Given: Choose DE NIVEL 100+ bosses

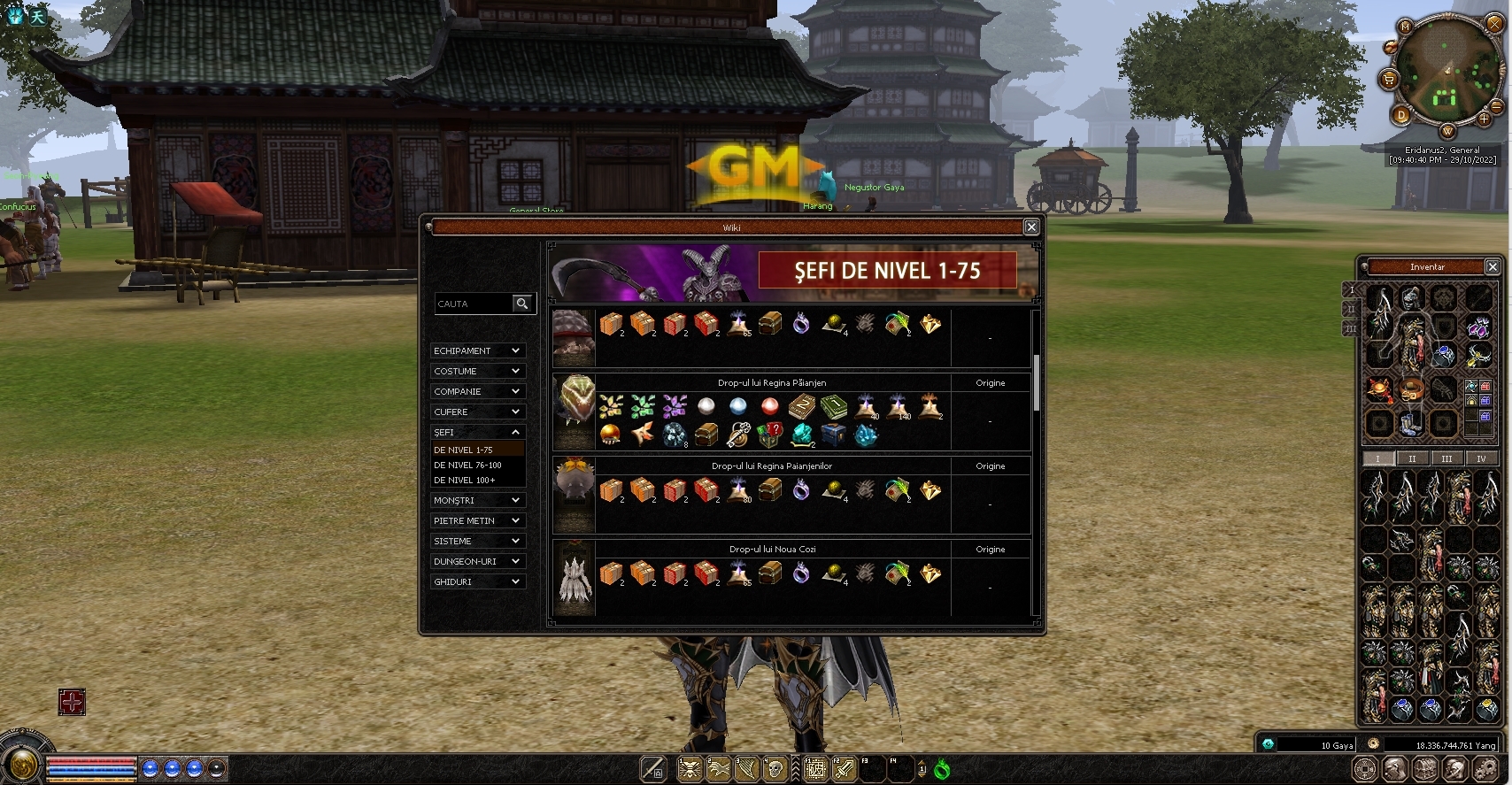Looking at the screenshot, I should [x=465, y=480].
